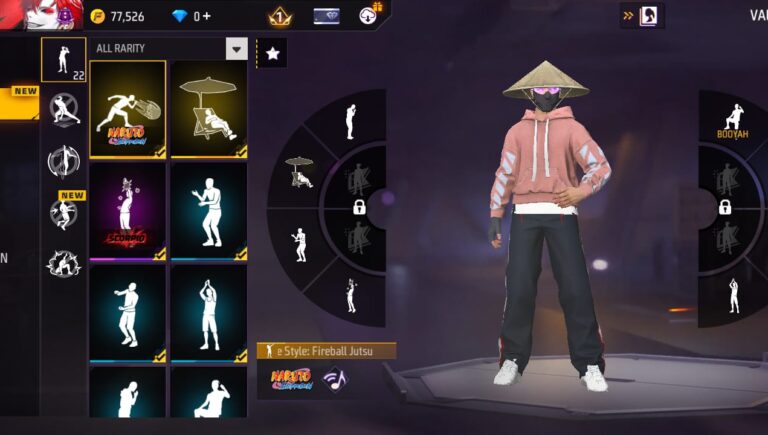The image size is (768, 435).
Task: Select the Naruto Fireball Jutsu emote
Action: point(127,108)
